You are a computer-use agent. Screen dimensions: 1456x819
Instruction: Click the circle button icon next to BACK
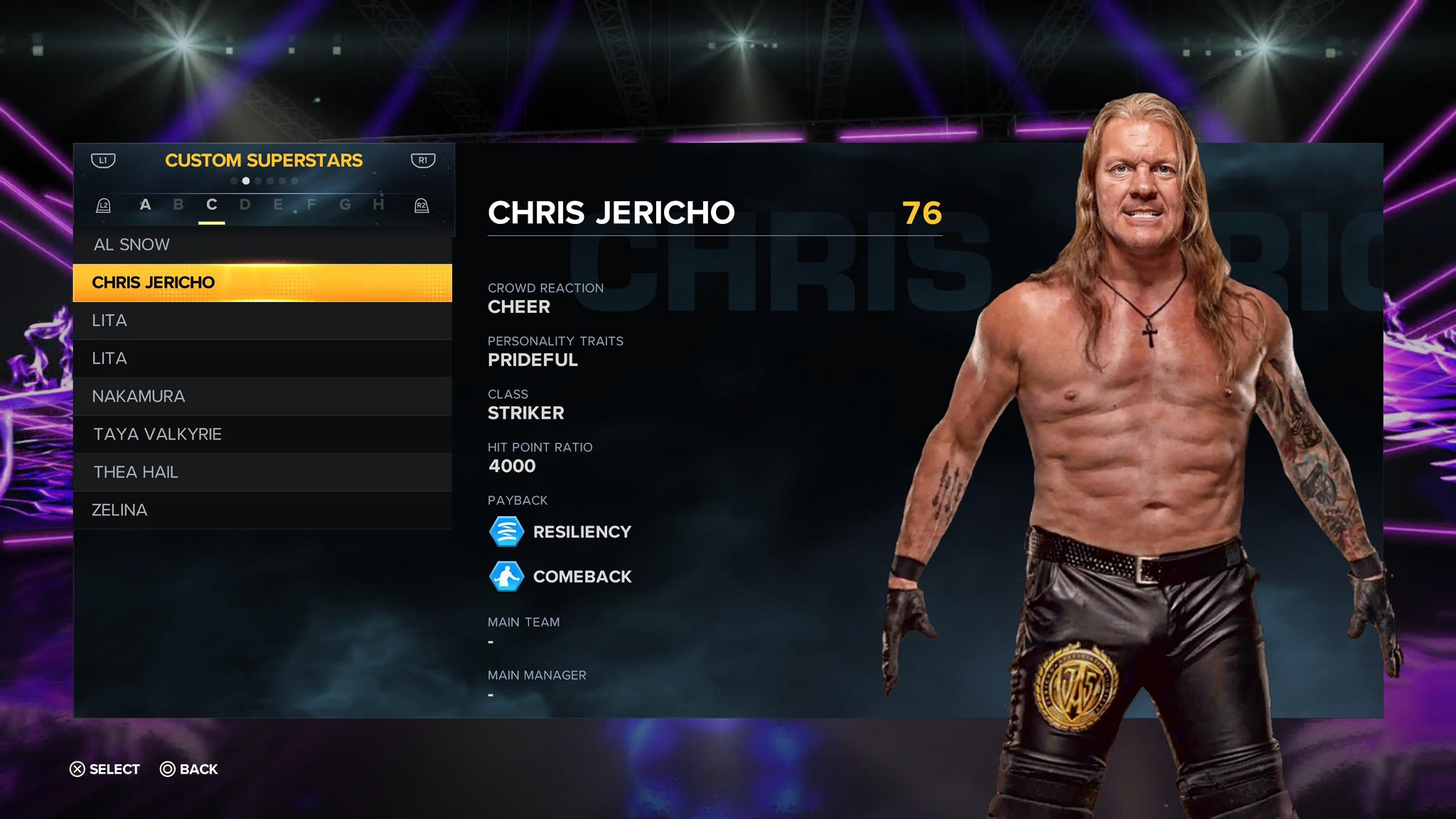(x=168, y=769)
